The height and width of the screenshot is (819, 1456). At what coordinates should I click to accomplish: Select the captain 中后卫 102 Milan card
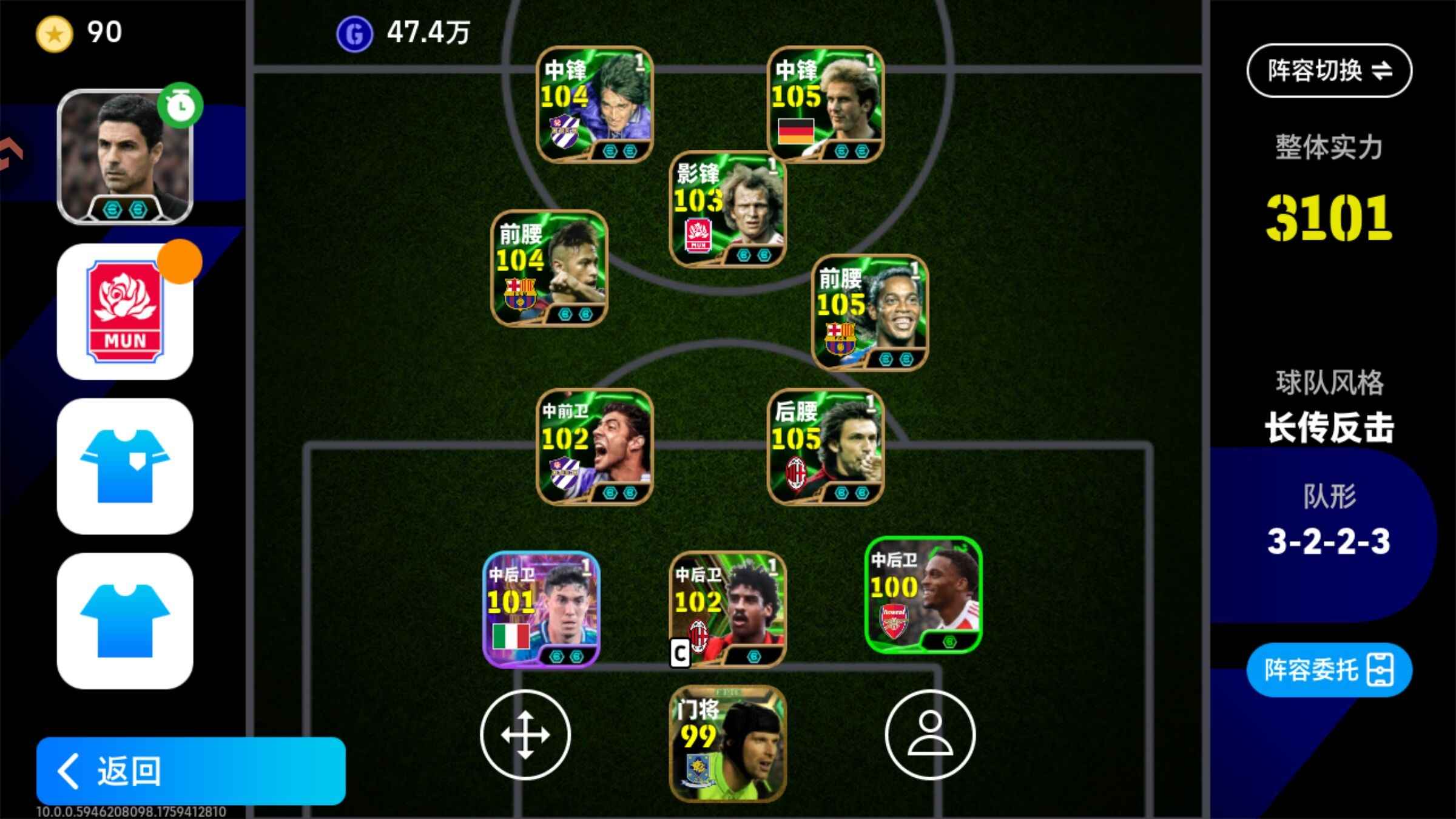(728, 609)
